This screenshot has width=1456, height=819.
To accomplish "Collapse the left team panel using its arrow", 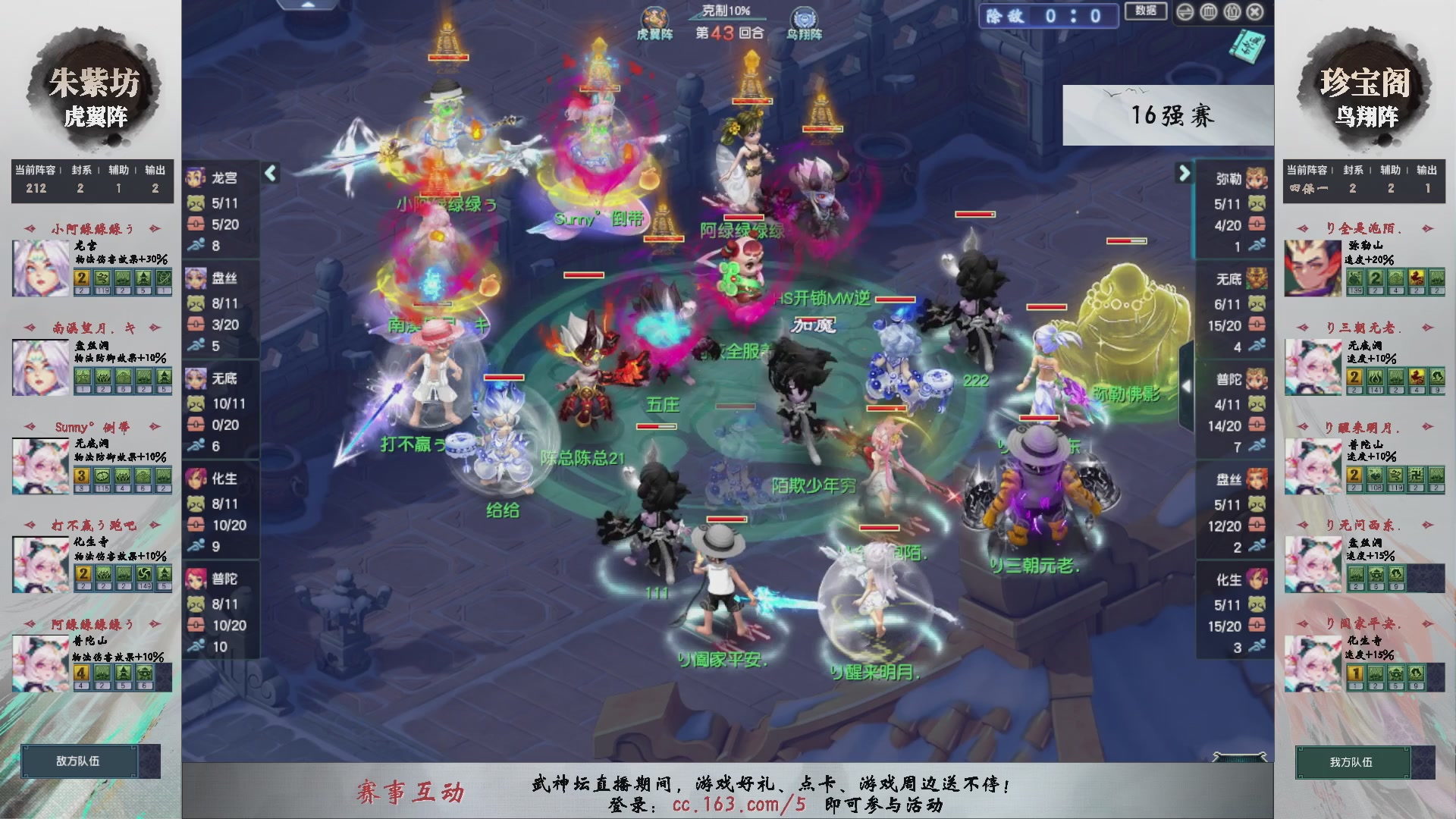I will tap(269, 173).
